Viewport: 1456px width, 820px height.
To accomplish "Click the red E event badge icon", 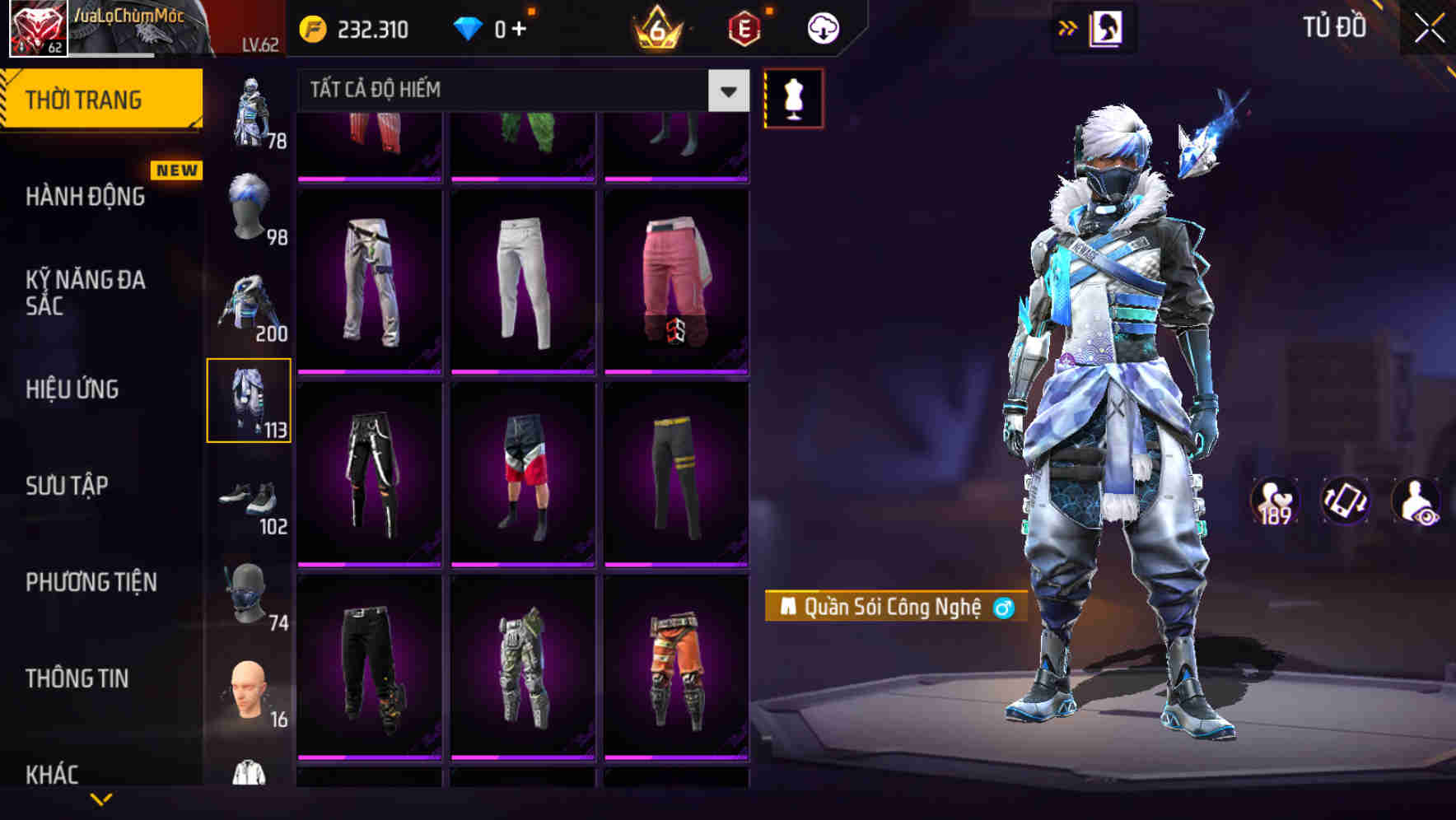I will click(744, 26).
